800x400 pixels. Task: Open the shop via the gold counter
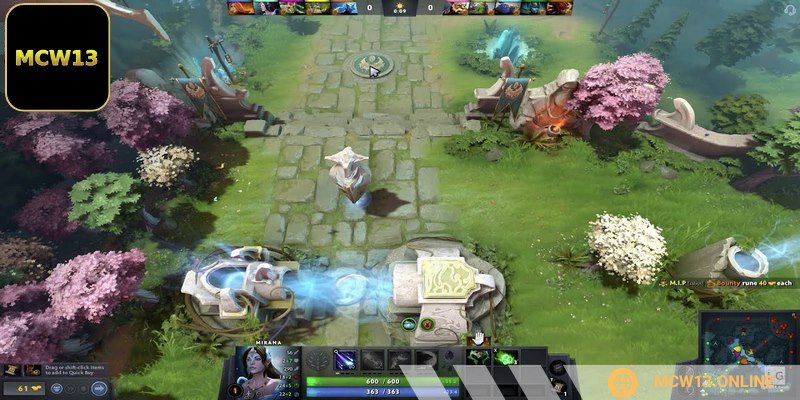click(30, 386)
